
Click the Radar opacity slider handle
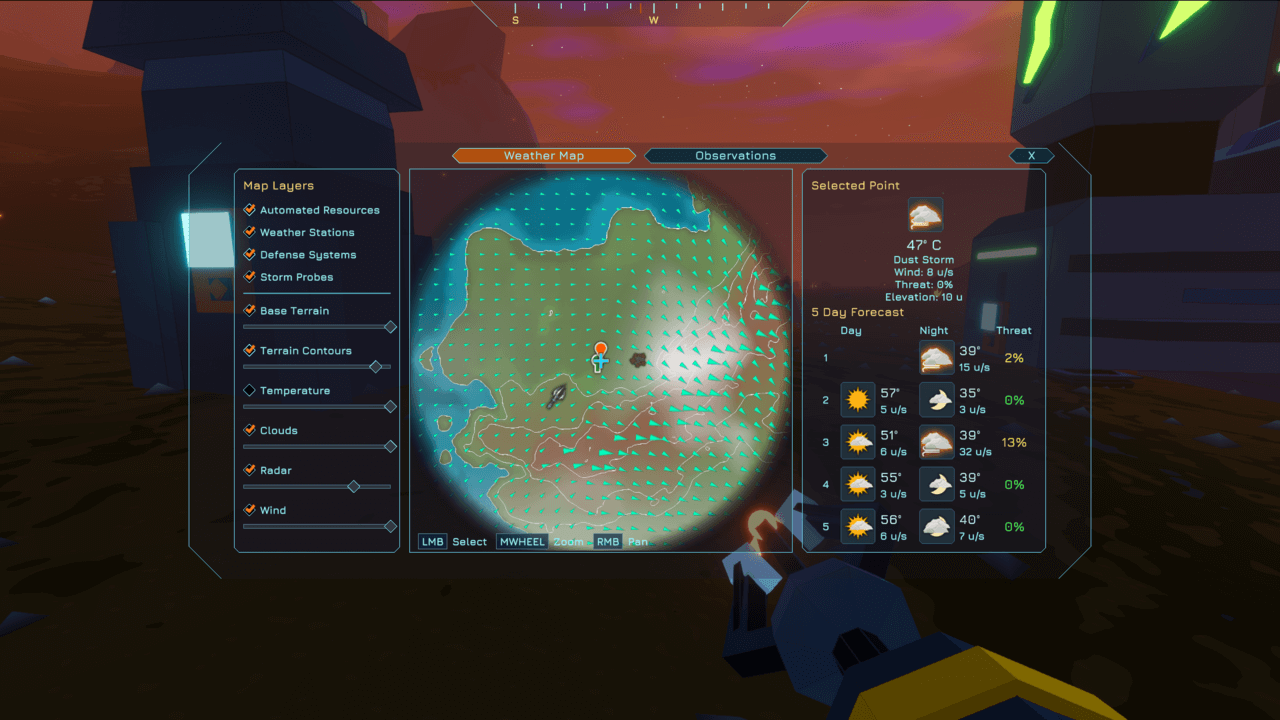point(353,487)
